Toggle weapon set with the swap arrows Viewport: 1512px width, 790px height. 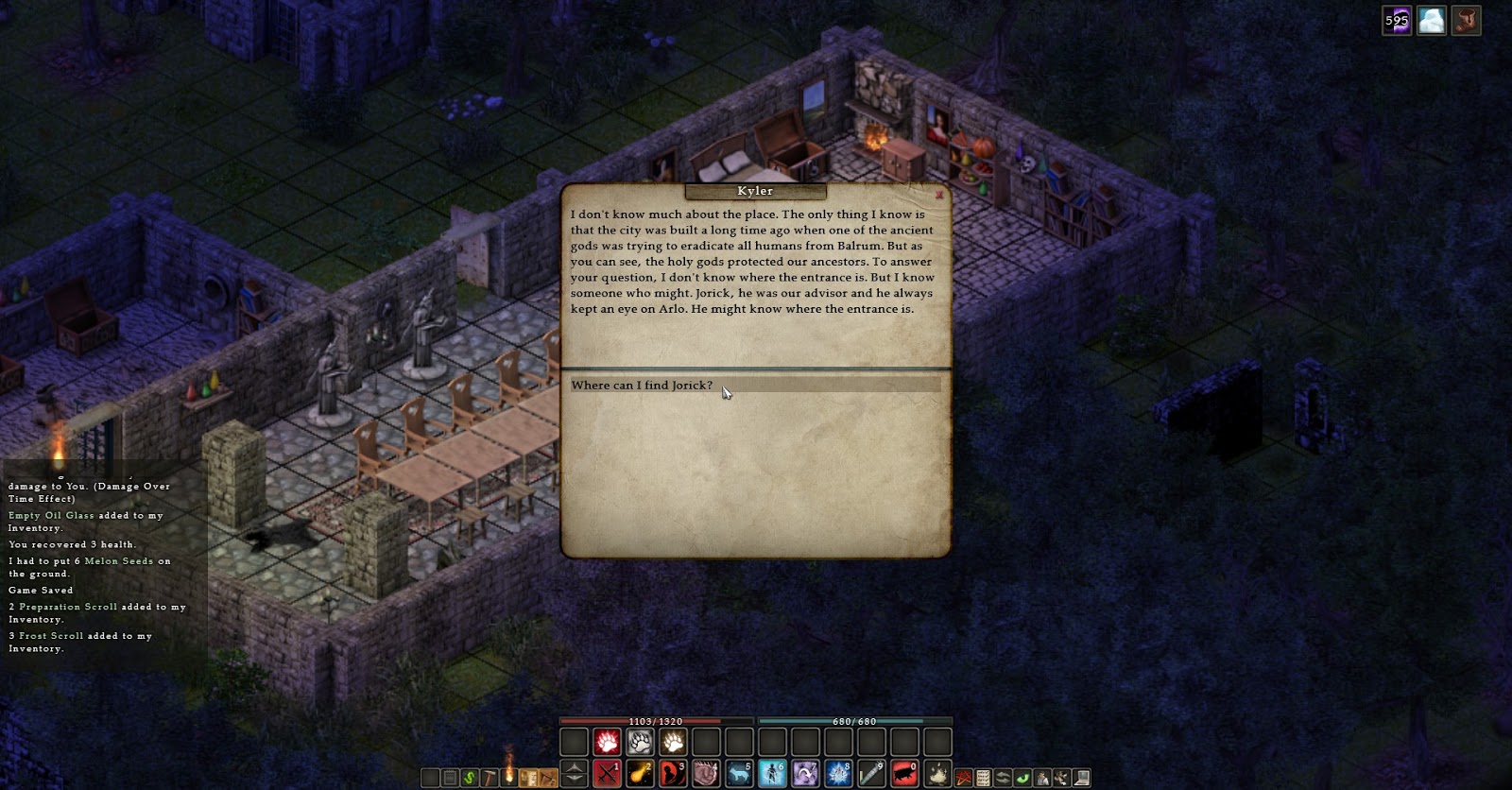pos(1002,777)
